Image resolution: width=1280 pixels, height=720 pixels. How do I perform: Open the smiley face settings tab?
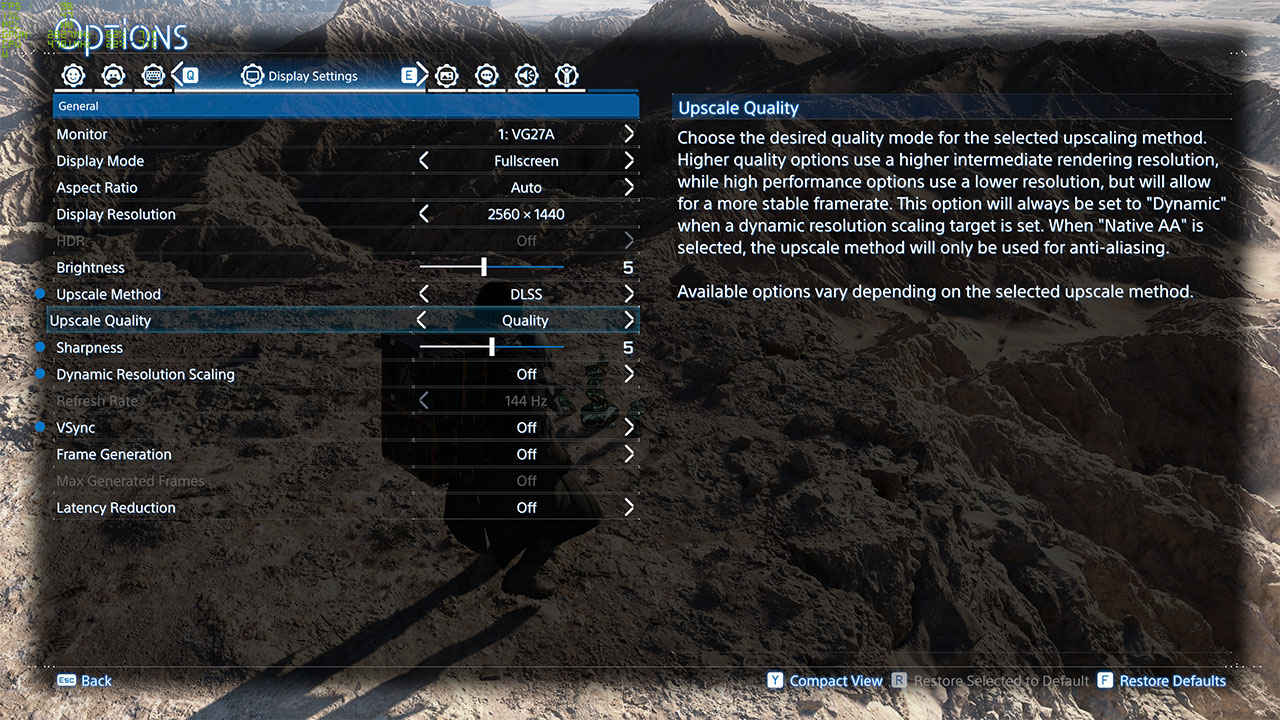click(x=73, y=76)
